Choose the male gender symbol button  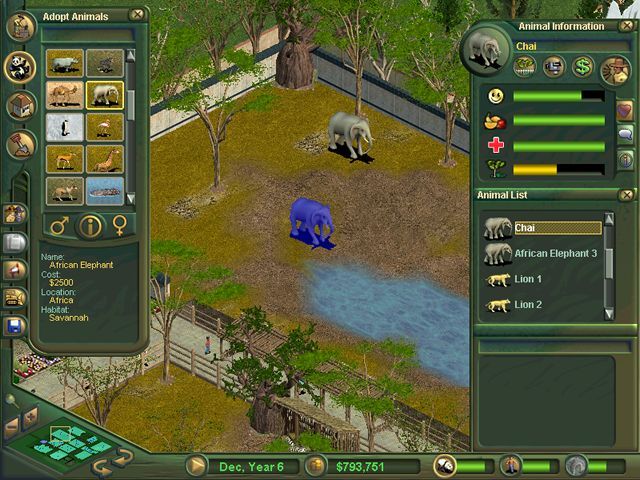coord(58,225)
